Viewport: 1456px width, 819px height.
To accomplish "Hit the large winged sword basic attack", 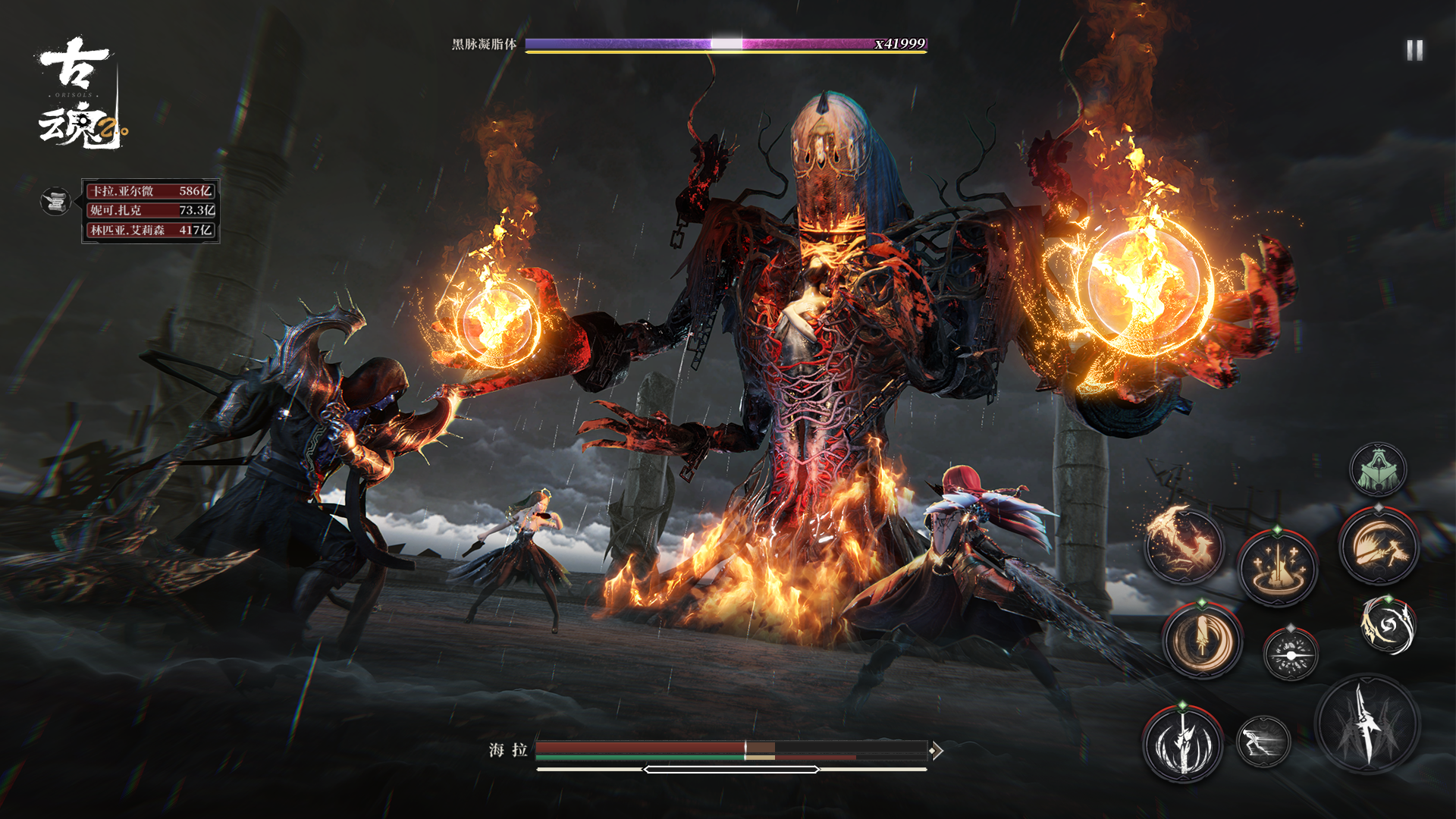I will point(1367,725).
